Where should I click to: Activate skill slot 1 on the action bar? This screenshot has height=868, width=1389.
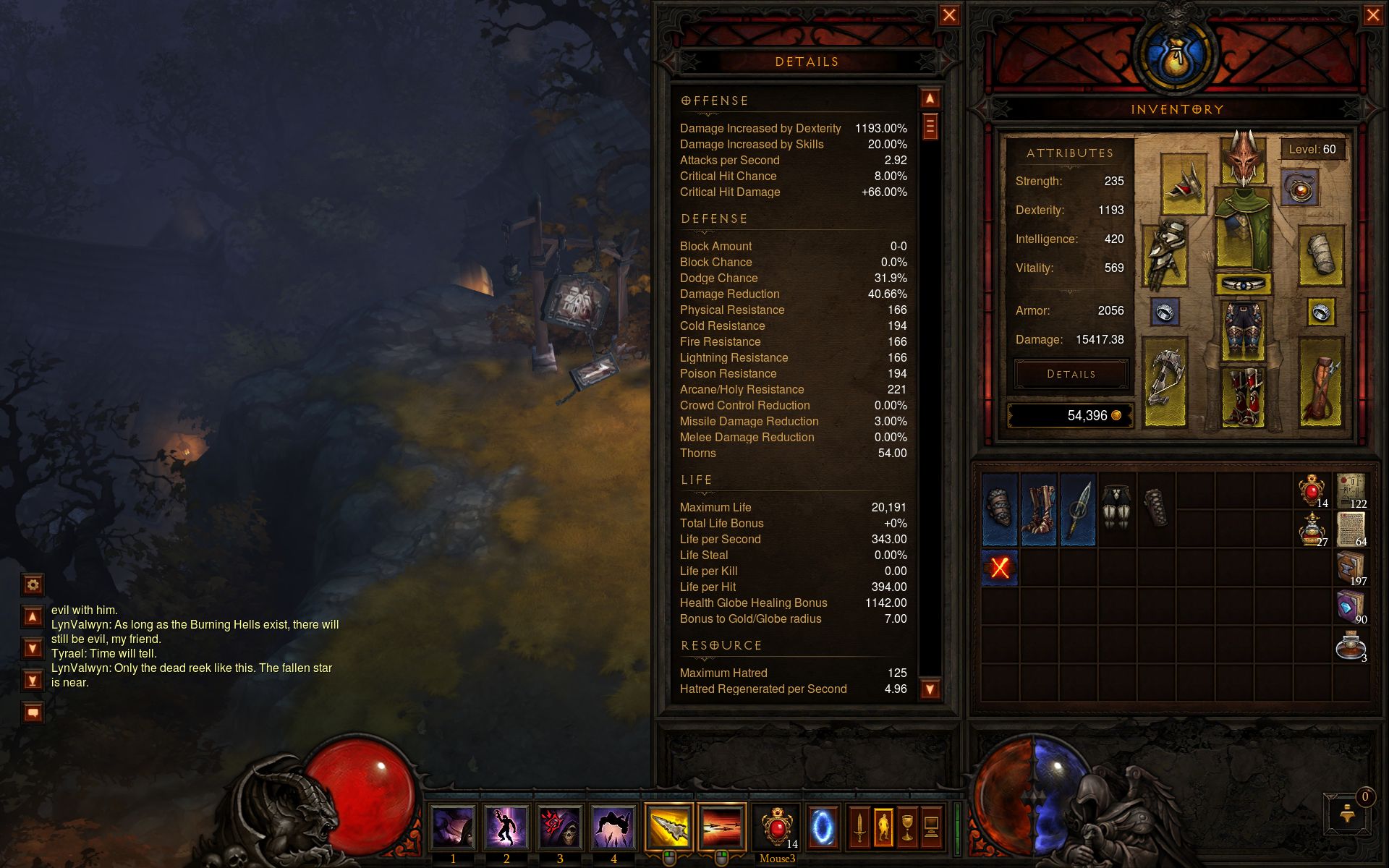point(453,827)
